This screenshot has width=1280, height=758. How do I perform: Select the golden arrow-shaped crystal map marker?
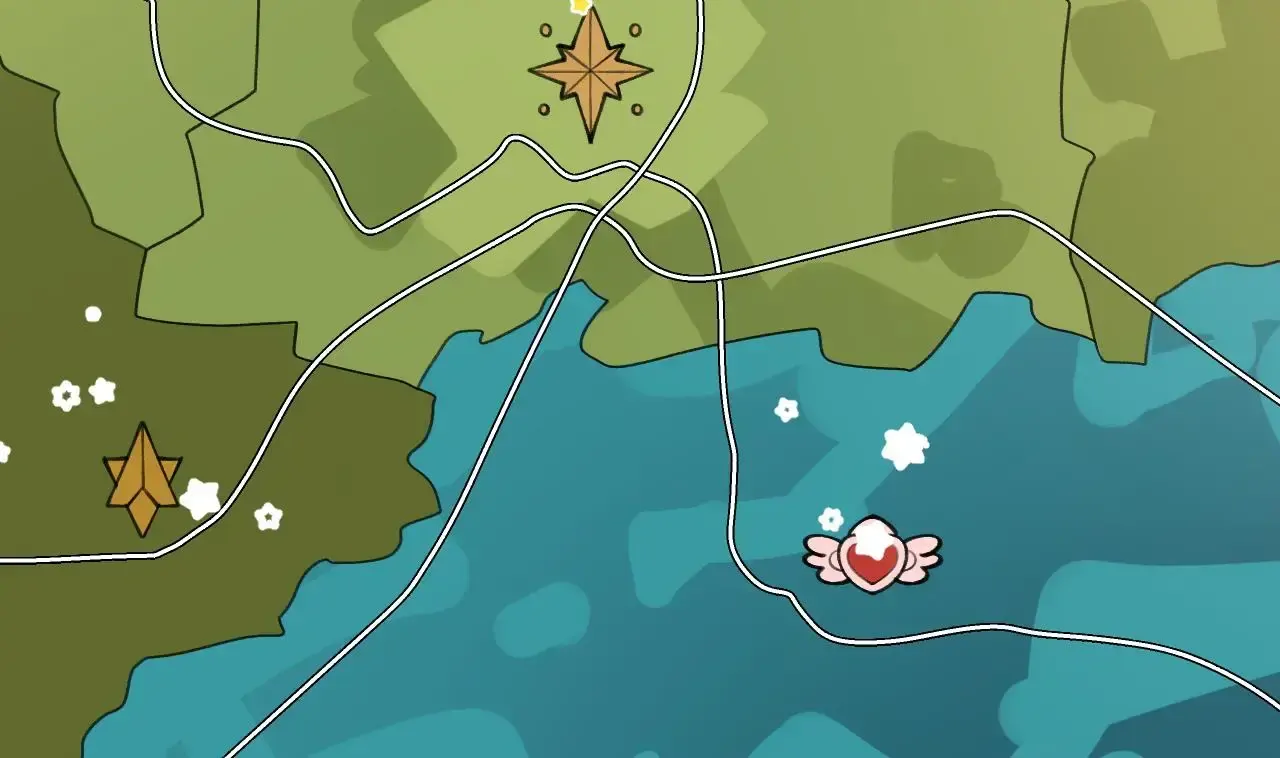pos(142,479)
